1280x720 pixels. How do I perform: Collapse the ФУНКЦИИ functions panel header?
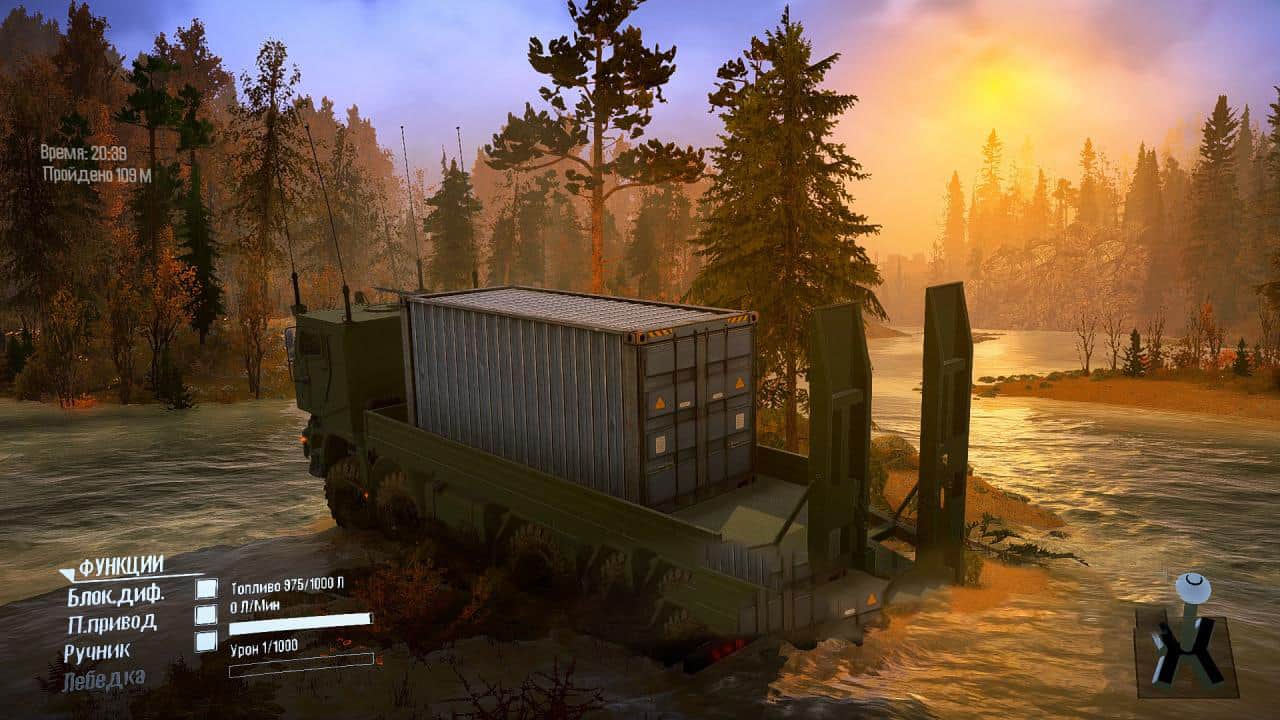112,567
